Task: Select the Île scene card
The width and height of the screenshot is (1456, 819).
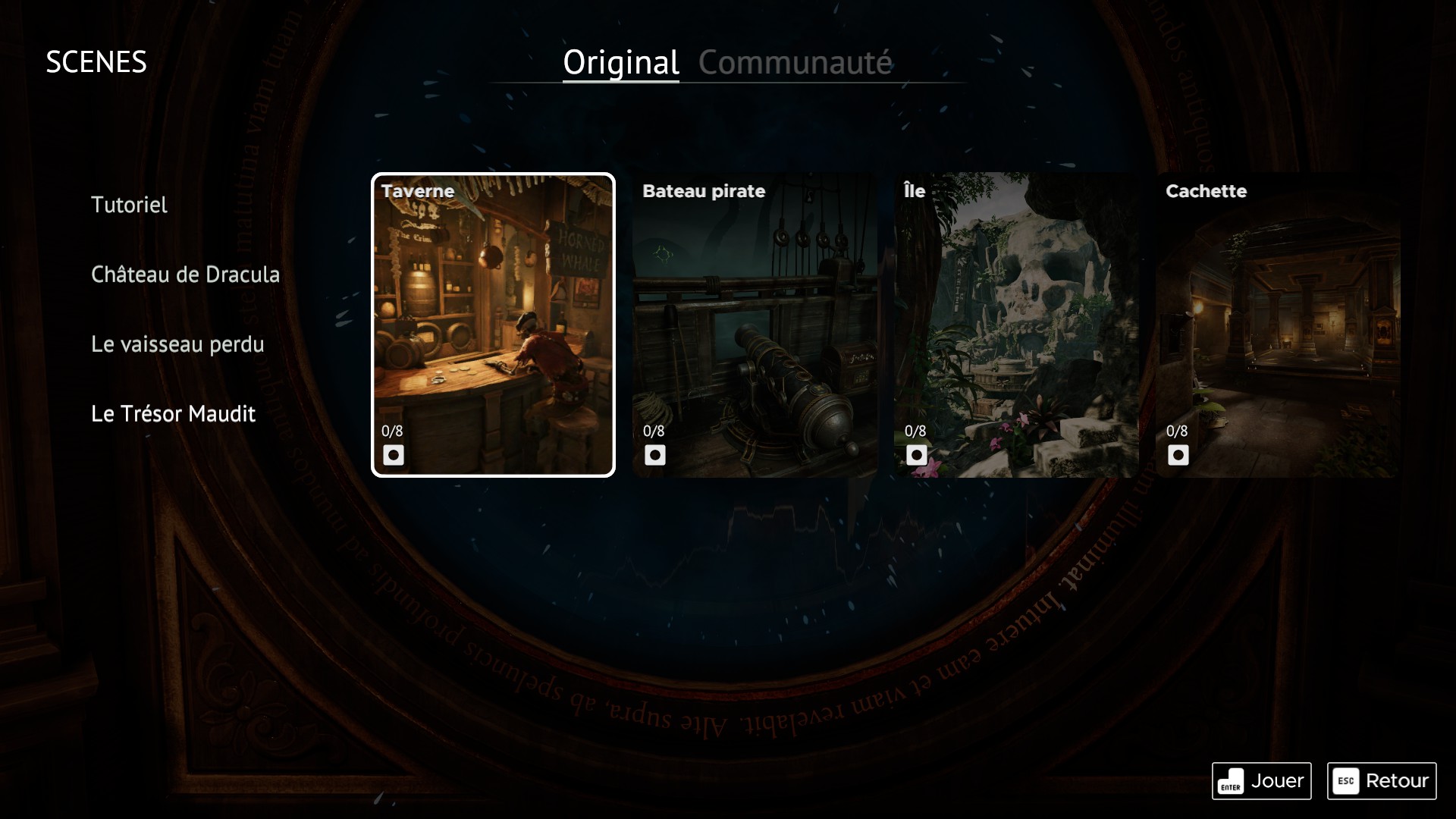Action: [1016, 325]
